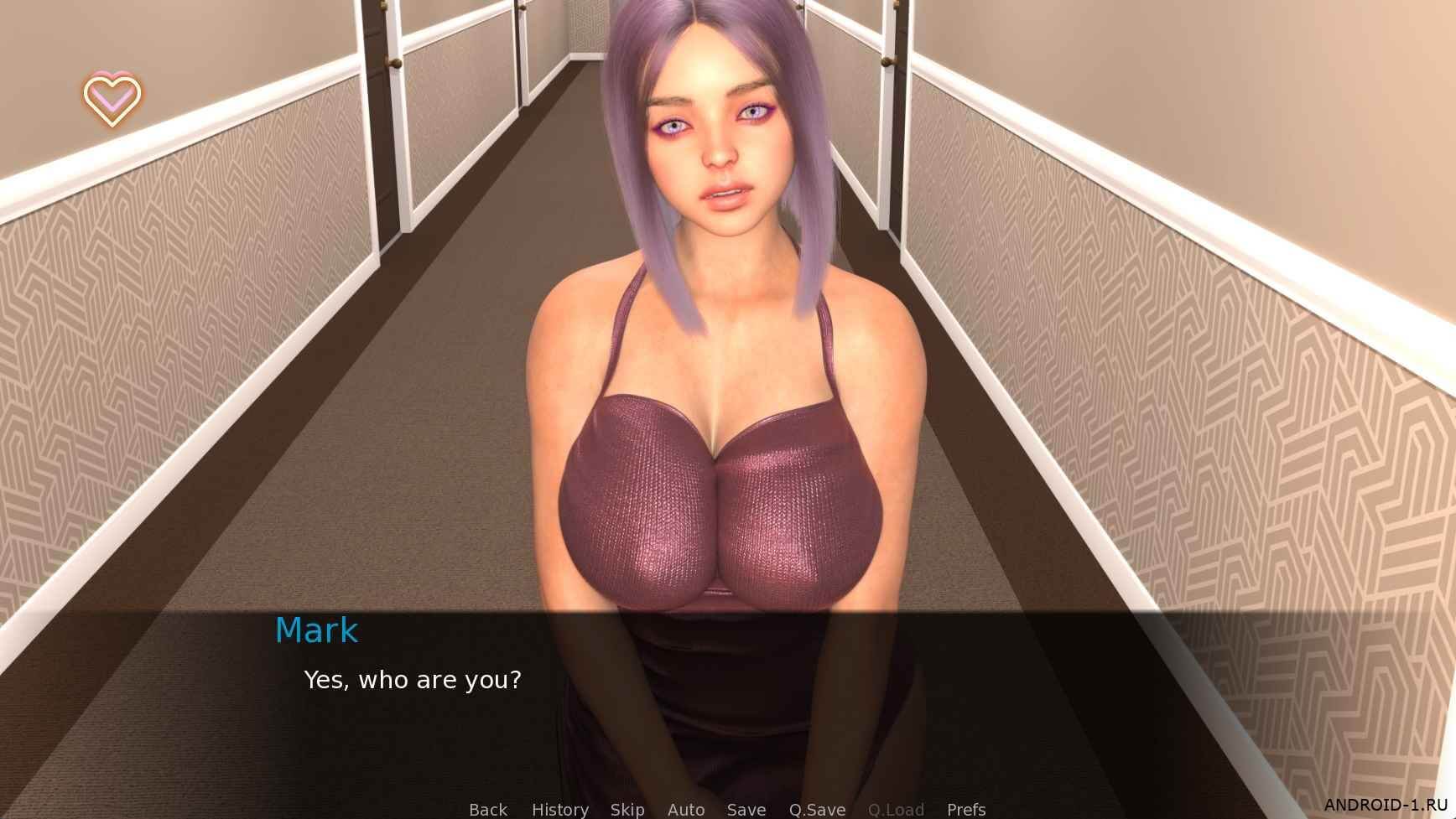This screenshot has width=1456, height=819.
Task: Activate Skip to fast-forward dialogue
Action: tap(627, 809)
